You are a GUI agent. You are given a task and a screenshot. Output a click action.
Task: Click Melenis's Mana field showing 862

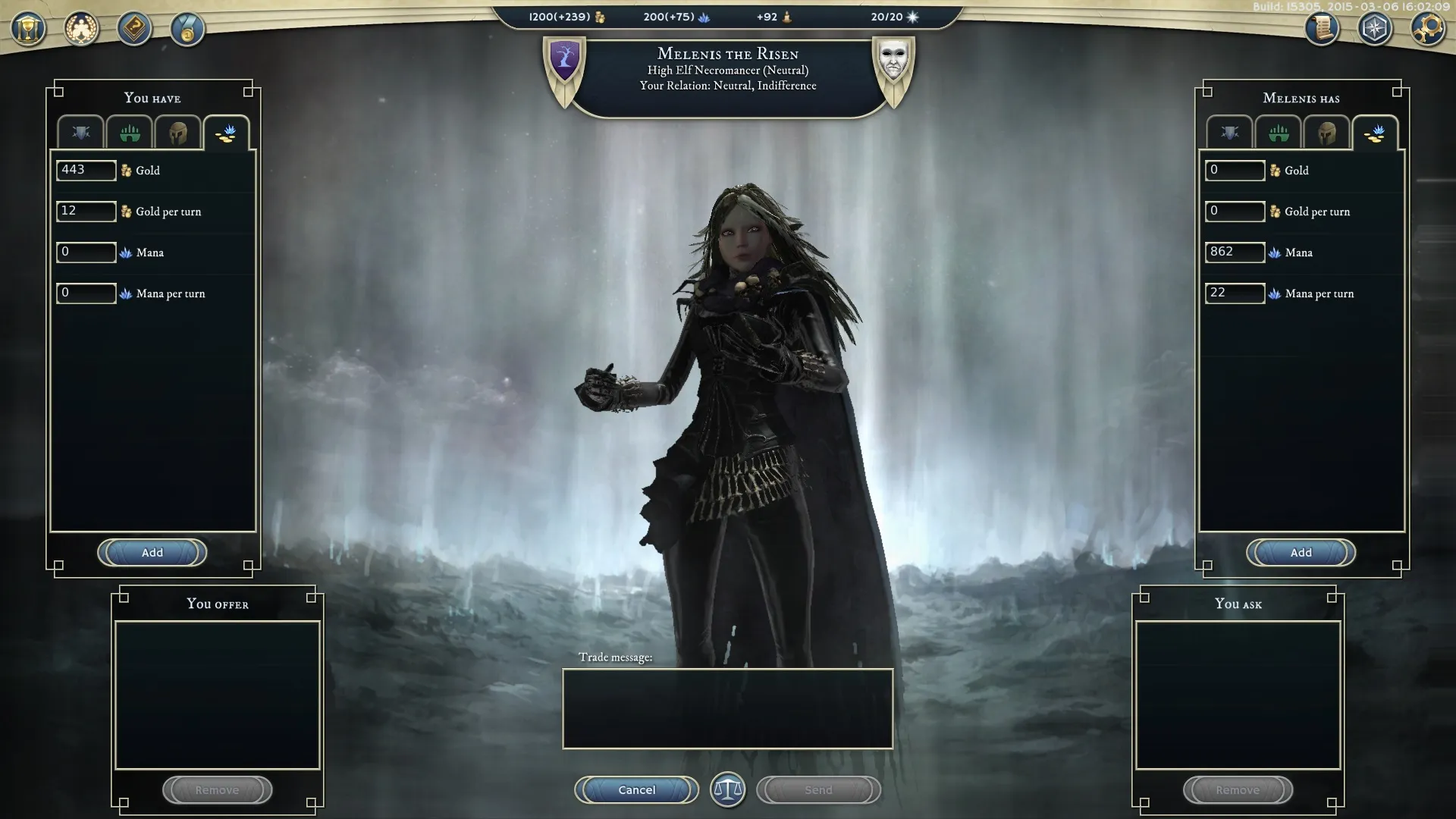(x=1235, y=253)
